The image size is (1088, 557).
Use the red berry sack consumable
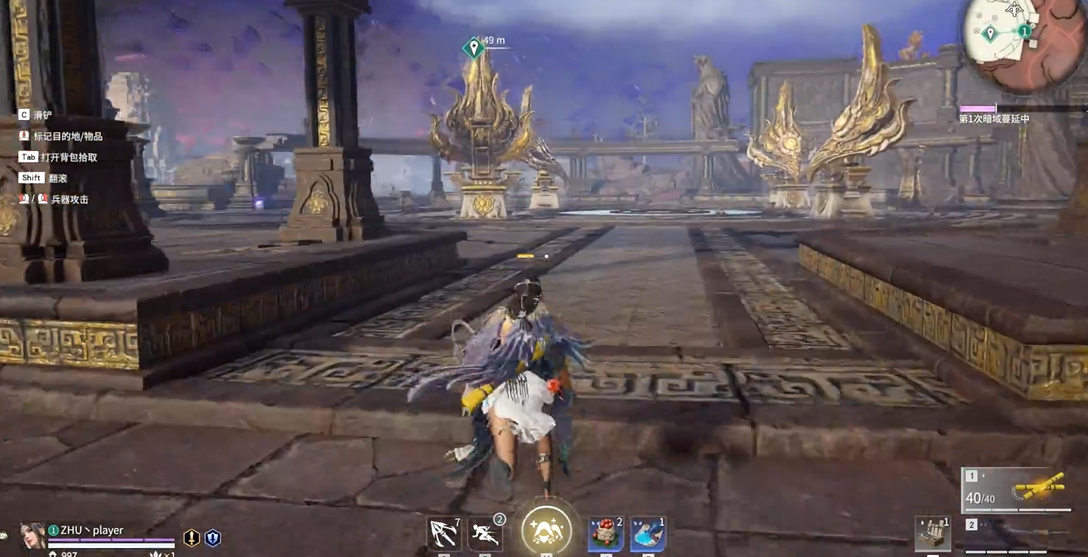pyautogui.click(x=605, y=533)
